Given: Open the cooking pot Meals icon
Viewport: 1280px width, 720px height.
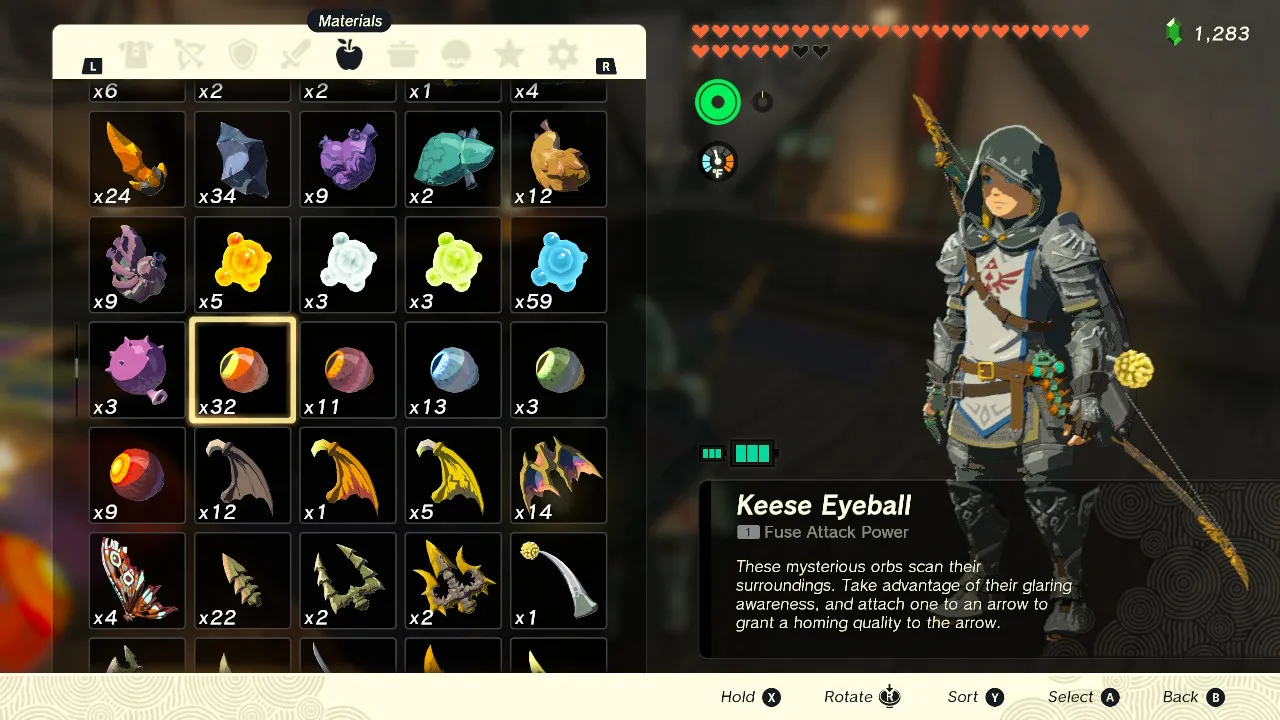Looking at the screenshot, I should click(x=402, y=57).
